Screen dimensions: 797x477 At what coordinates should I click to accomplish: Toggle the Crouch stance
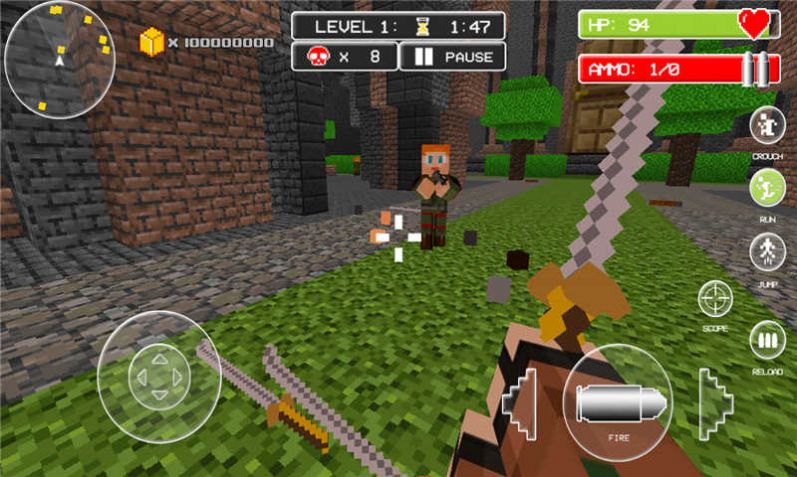(x=767, y=127)
